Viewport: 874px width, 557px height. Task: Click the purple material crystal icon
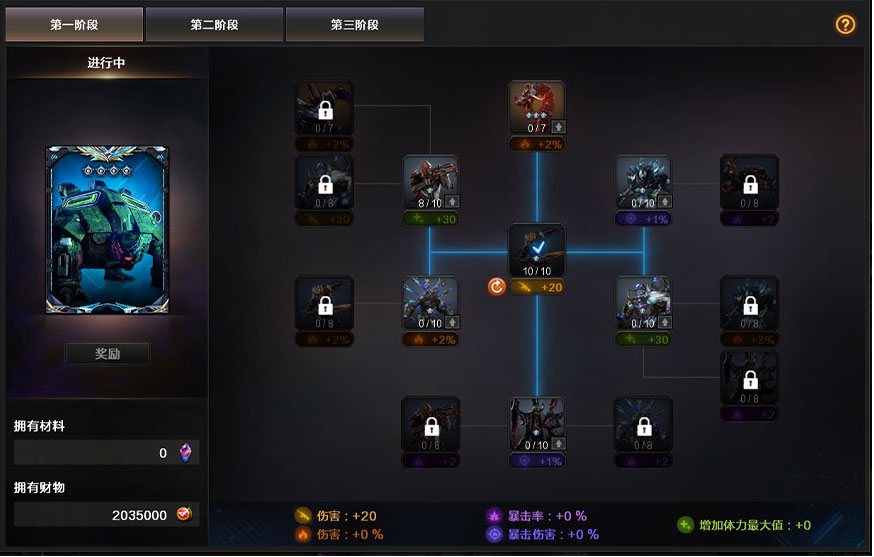(183, 453)
